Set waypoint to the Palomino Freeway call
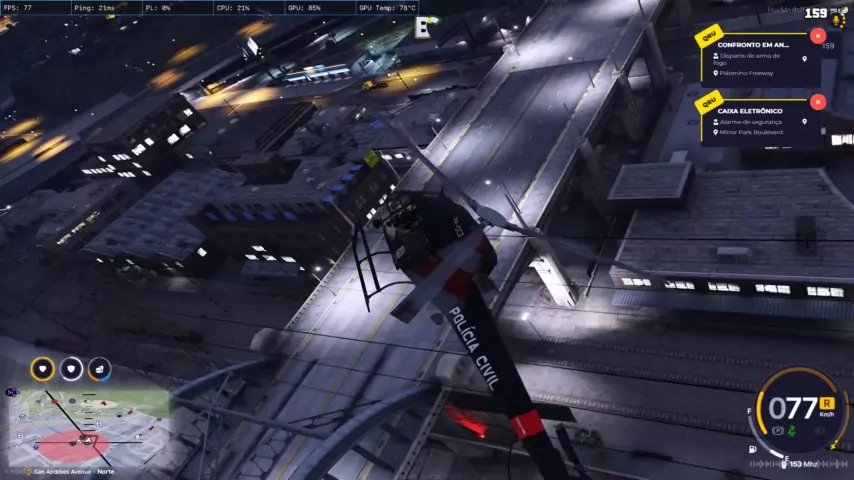This screenshot has width=854, height=480. click(804, 59)
